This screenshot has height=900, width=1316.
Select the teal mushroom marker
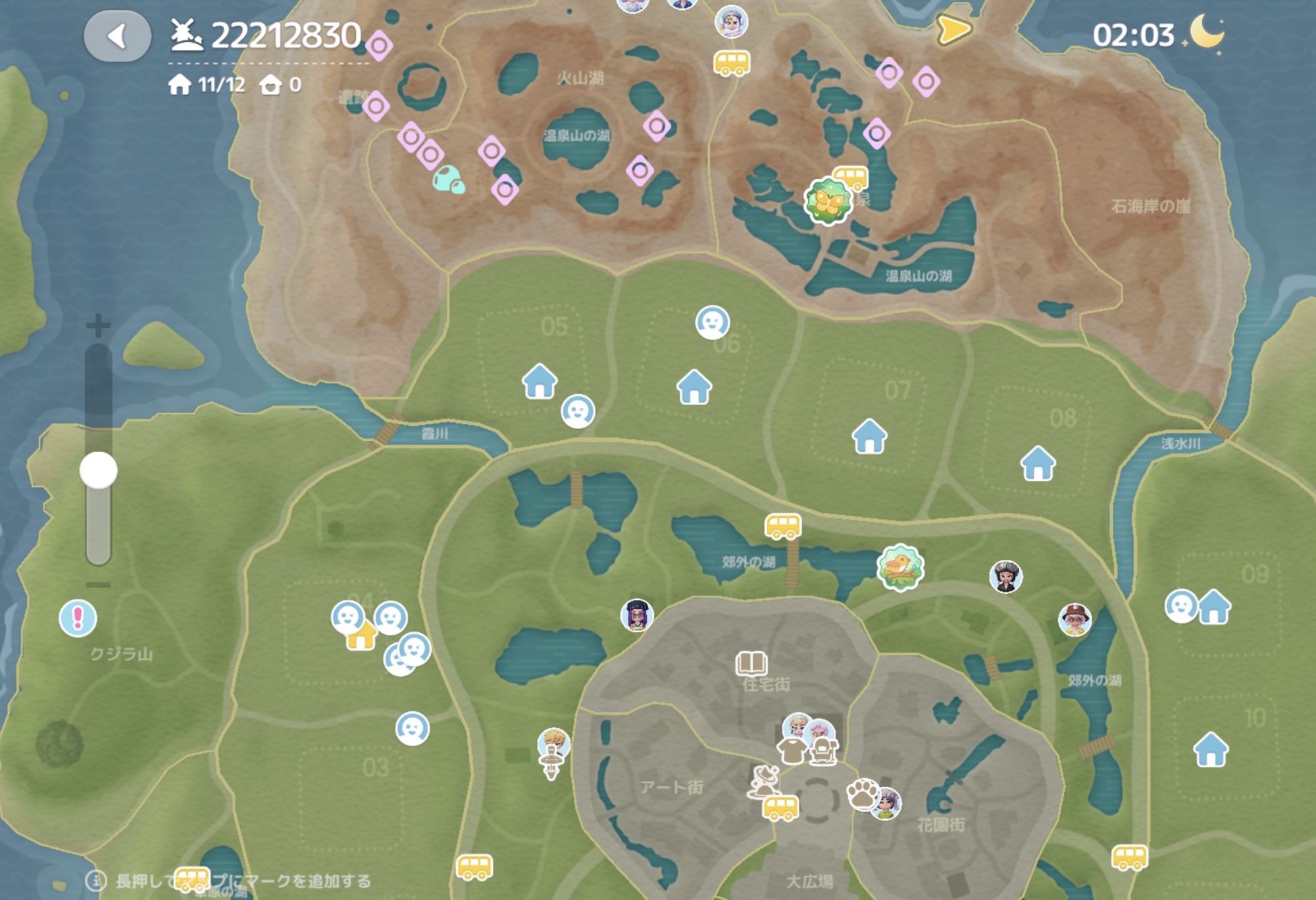point(449,180)
